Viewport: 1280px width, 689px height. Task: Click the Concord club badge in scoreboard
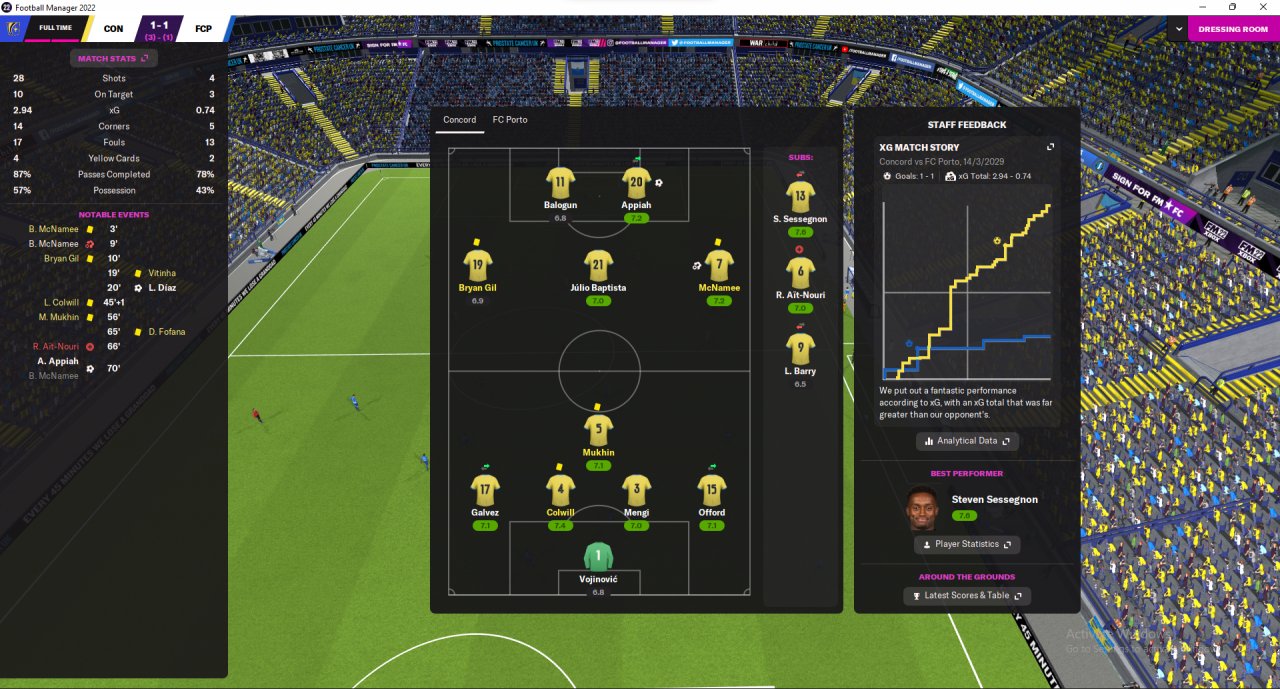tap(12, 28)
